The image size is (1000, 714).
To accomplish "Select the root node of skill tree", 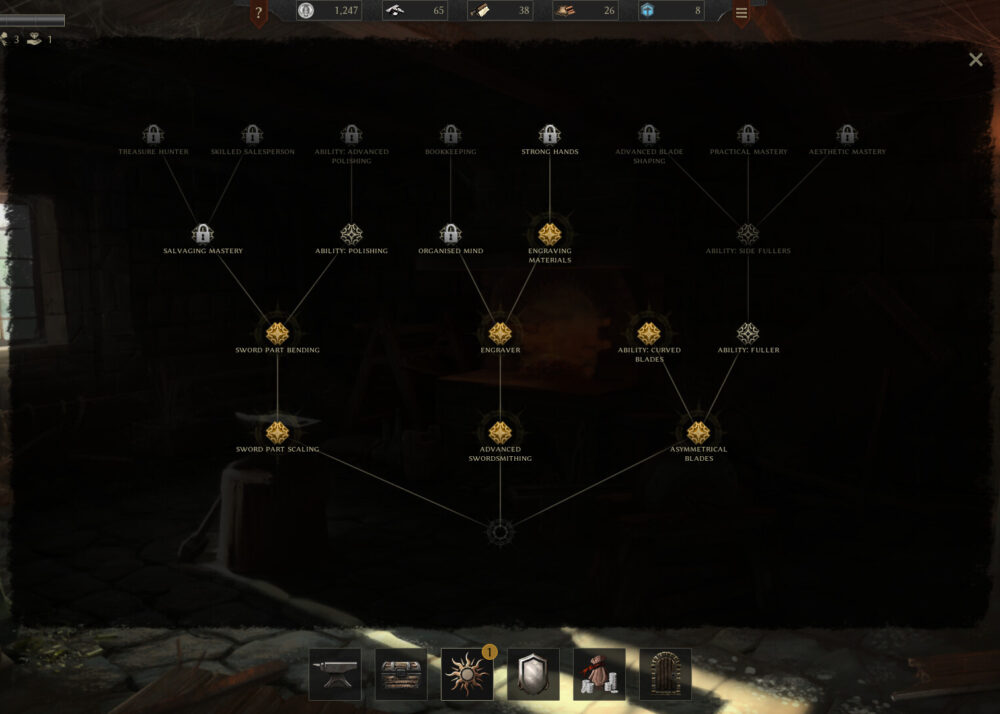I will (500, 532).
